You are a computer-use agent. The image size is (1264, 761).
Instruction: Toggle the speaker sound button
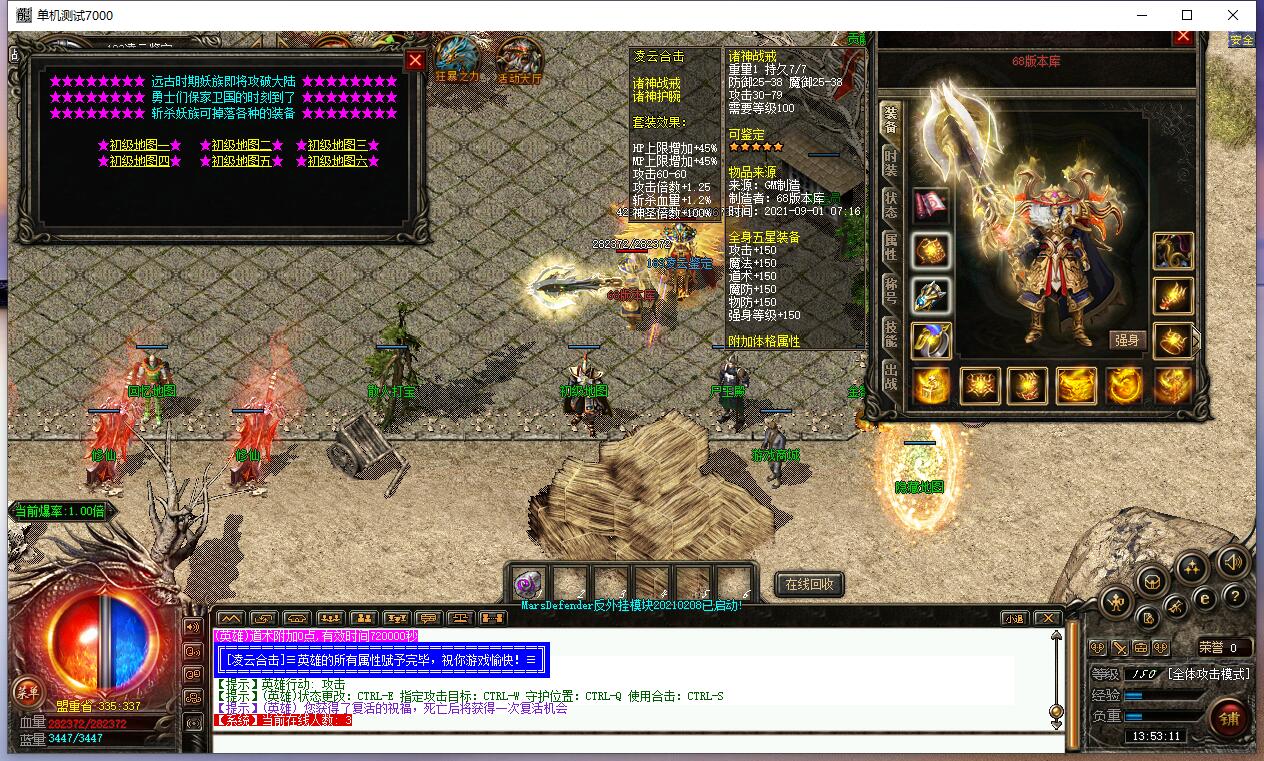tap(1232, 563)
